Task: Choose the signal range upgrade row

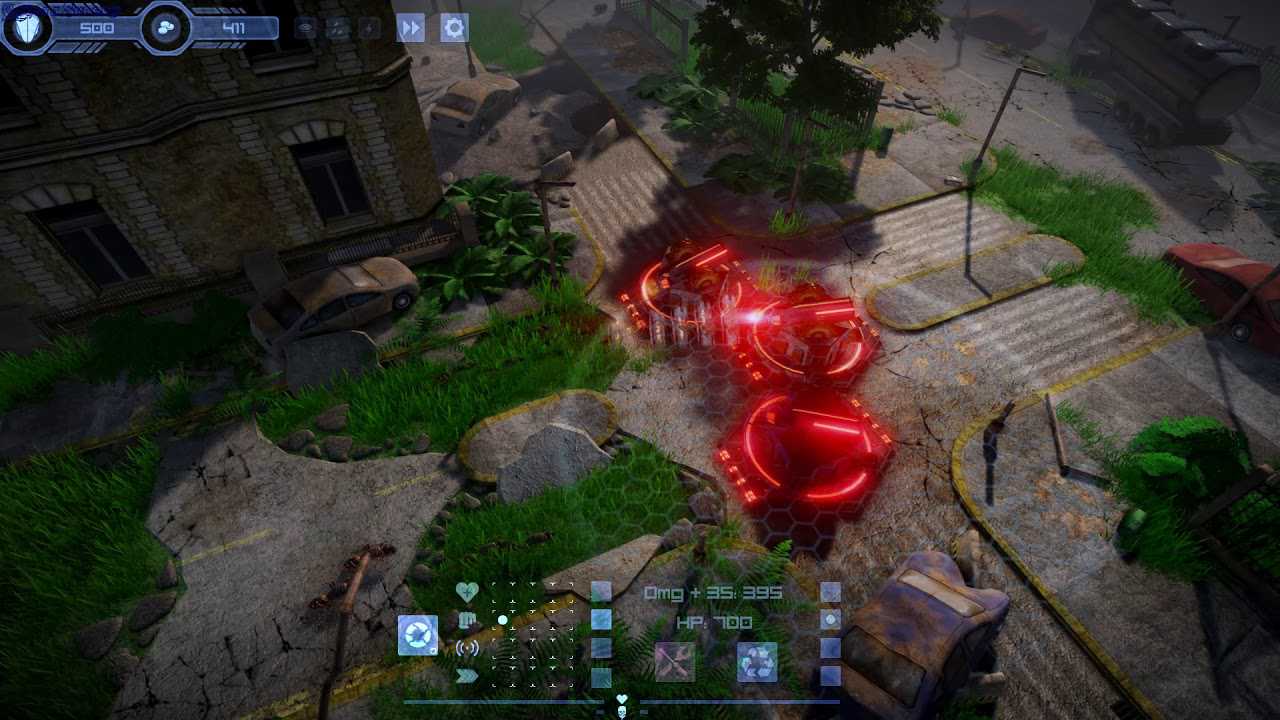Action: 467,648
